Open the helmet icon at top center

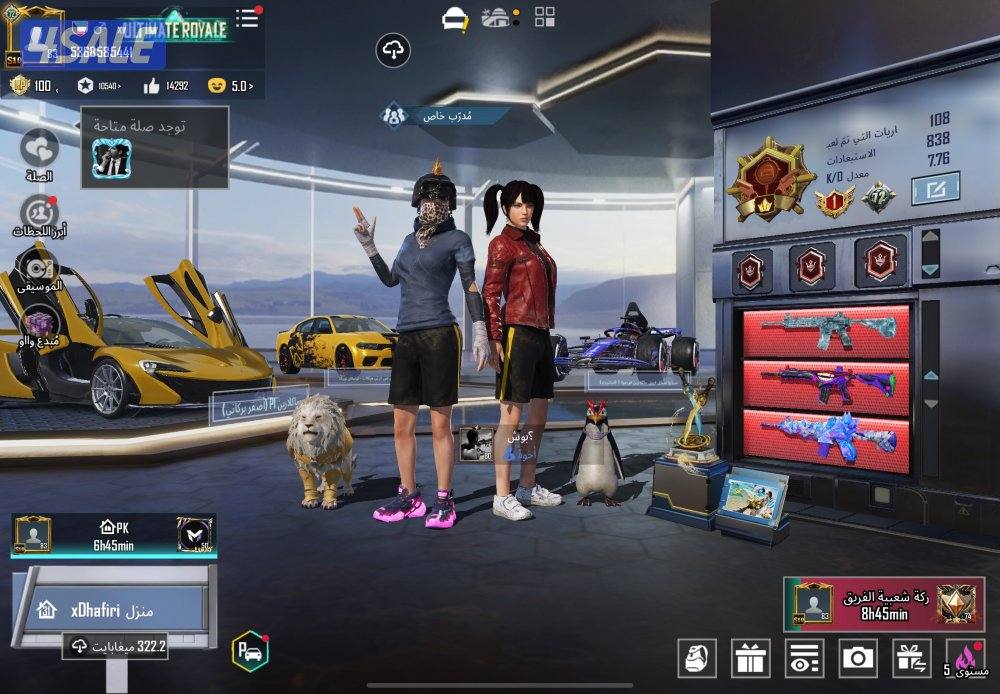(455, 18)
